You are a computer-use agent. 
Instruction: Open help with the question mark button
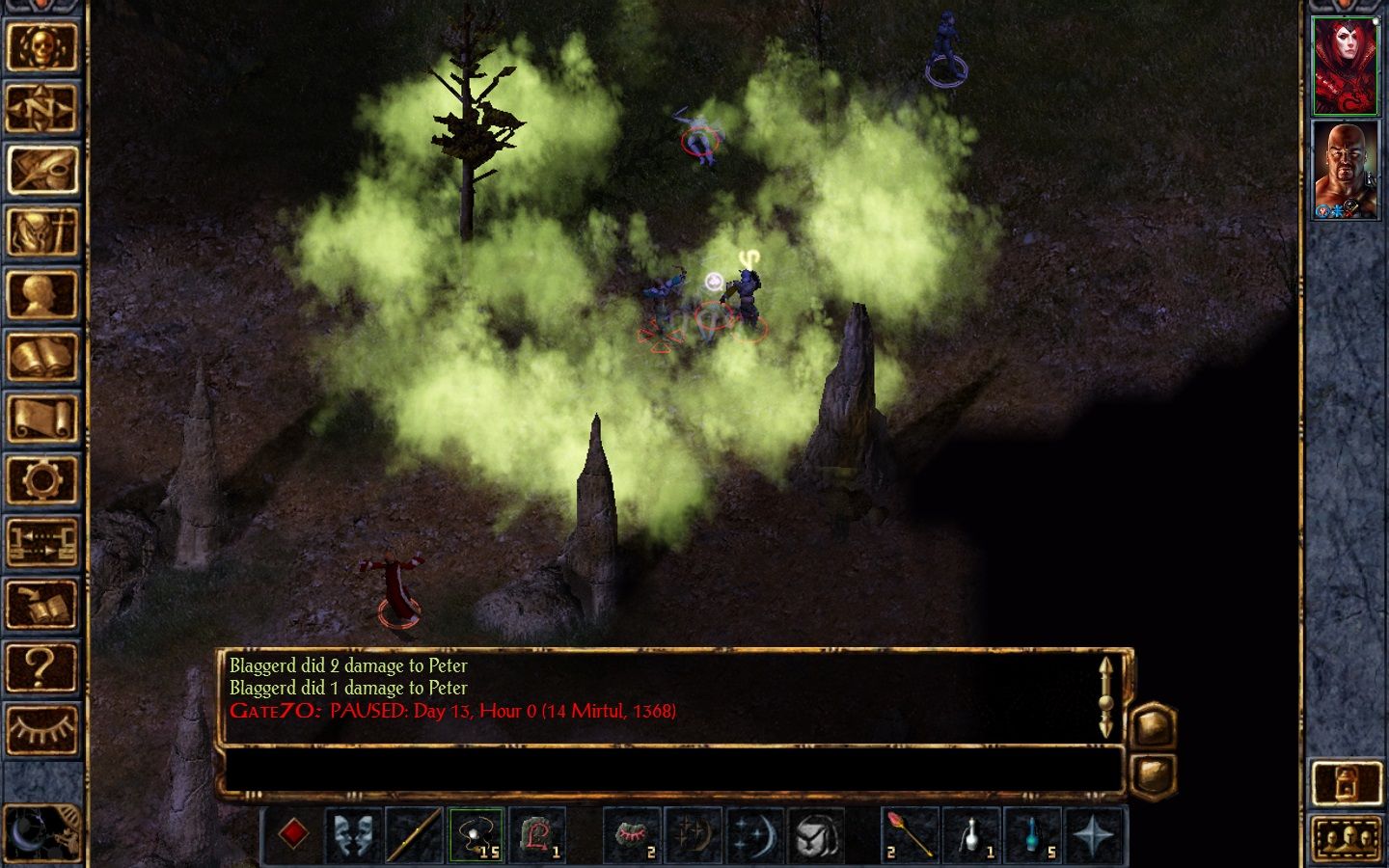[41, 665]
